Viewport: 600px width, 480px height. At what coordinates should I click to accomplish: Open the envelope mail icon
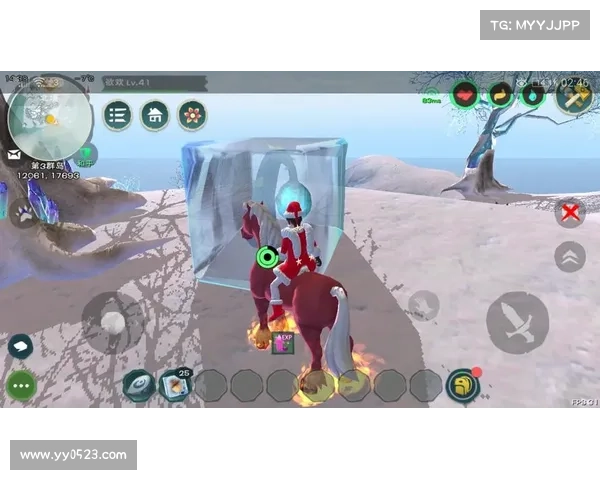14,155
